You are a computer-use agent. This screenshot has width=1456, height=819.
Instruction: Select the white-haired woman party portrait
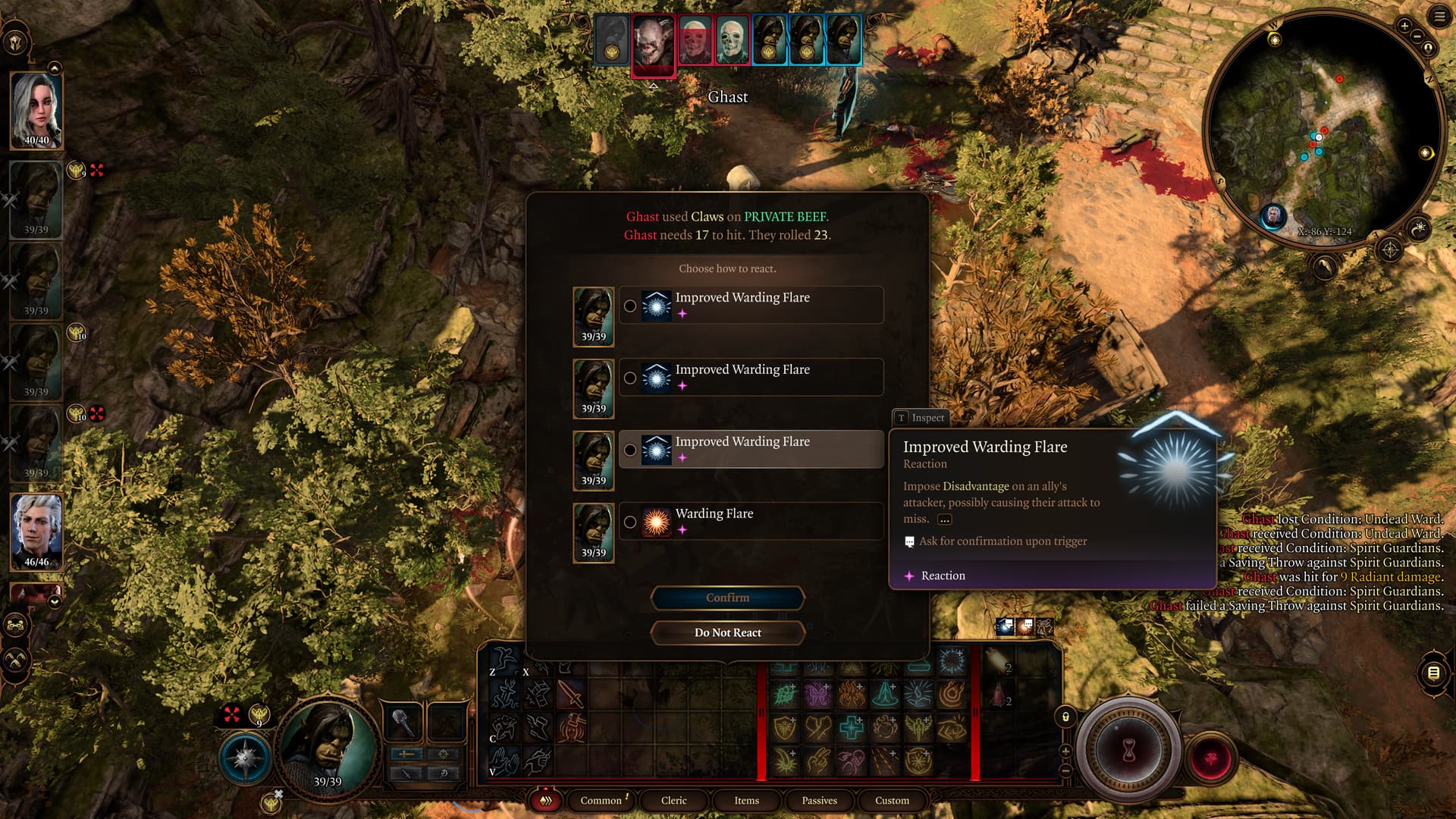36,110
